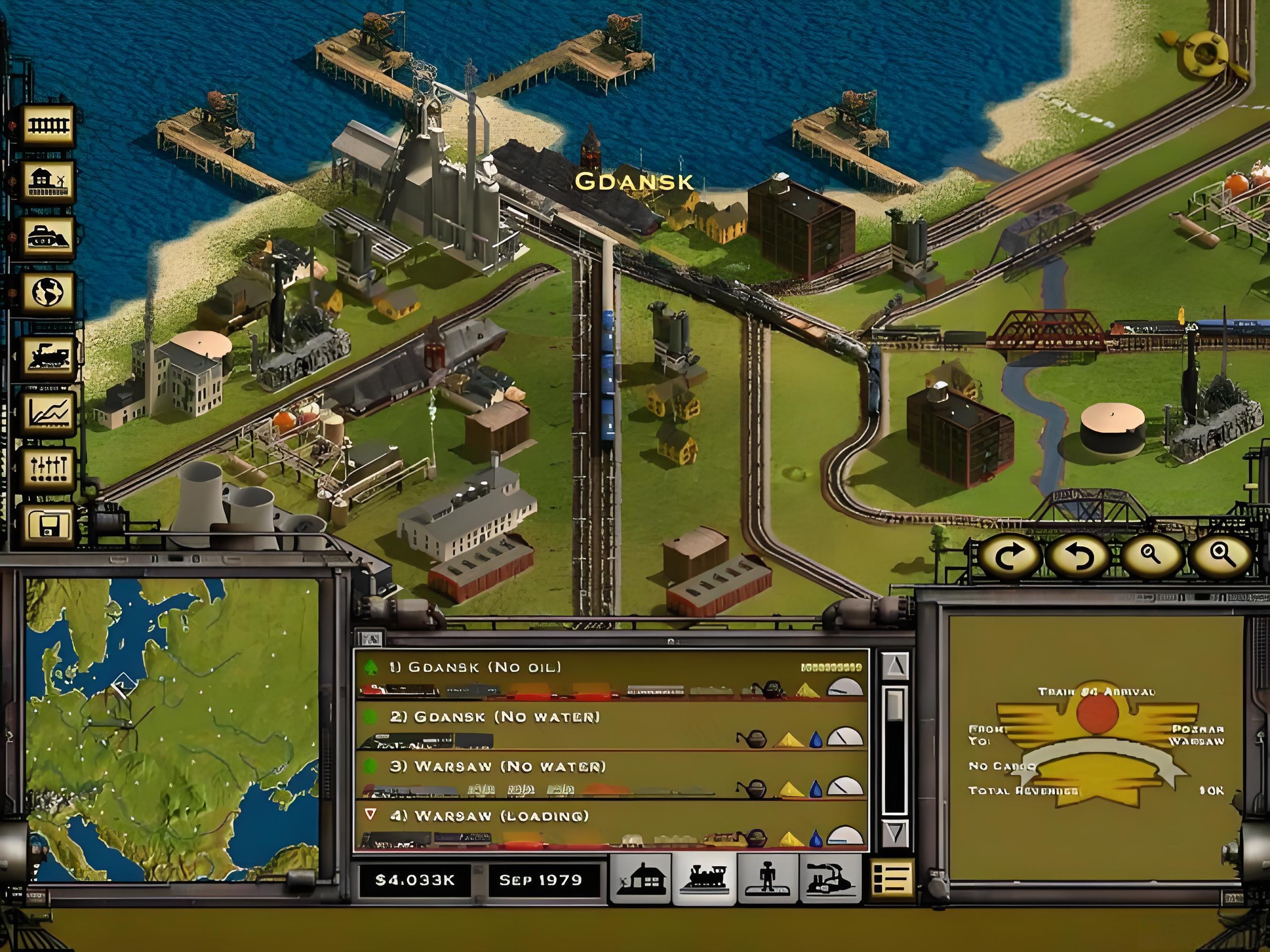The height and width of the screenshot is (952, 1270).
Task: Switch to the stations list tab
Action: [x=640, y=879]
